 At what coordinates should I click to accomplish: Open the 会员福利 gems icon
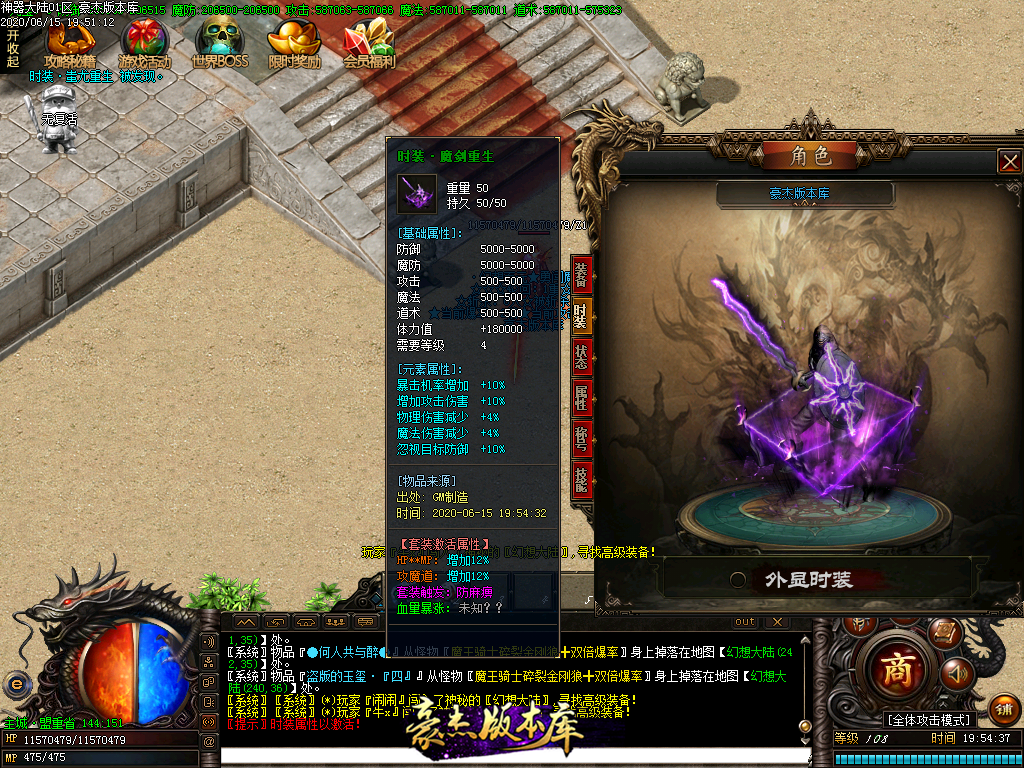tap(369, 41)
